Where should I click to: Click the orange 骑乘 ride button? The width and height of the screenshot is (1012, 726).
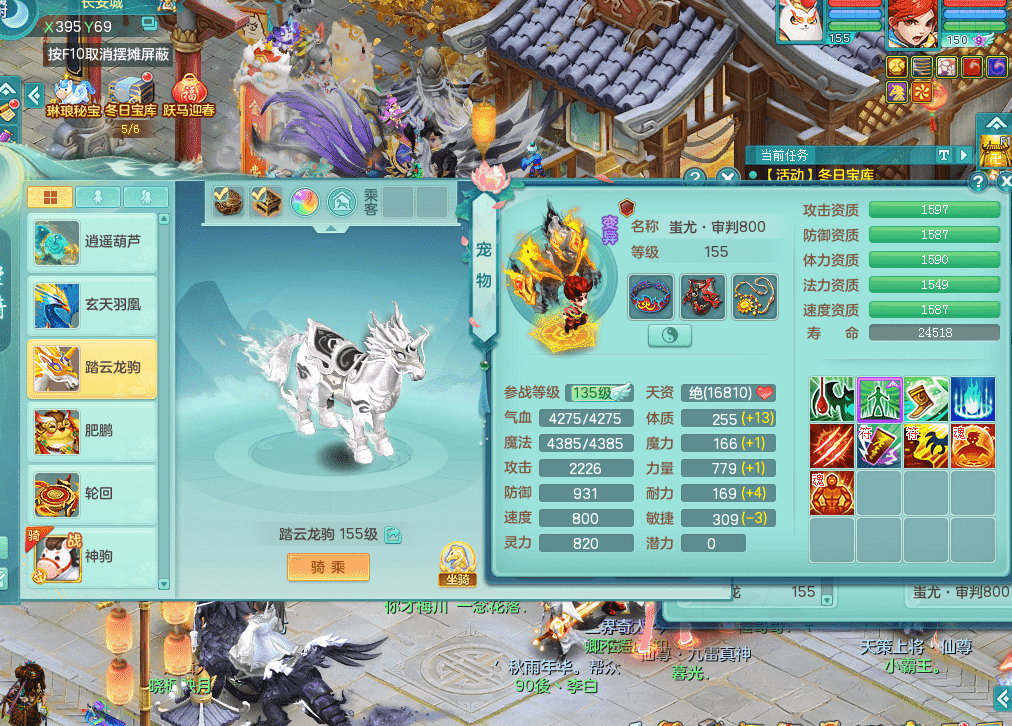[x=328, y=567]
